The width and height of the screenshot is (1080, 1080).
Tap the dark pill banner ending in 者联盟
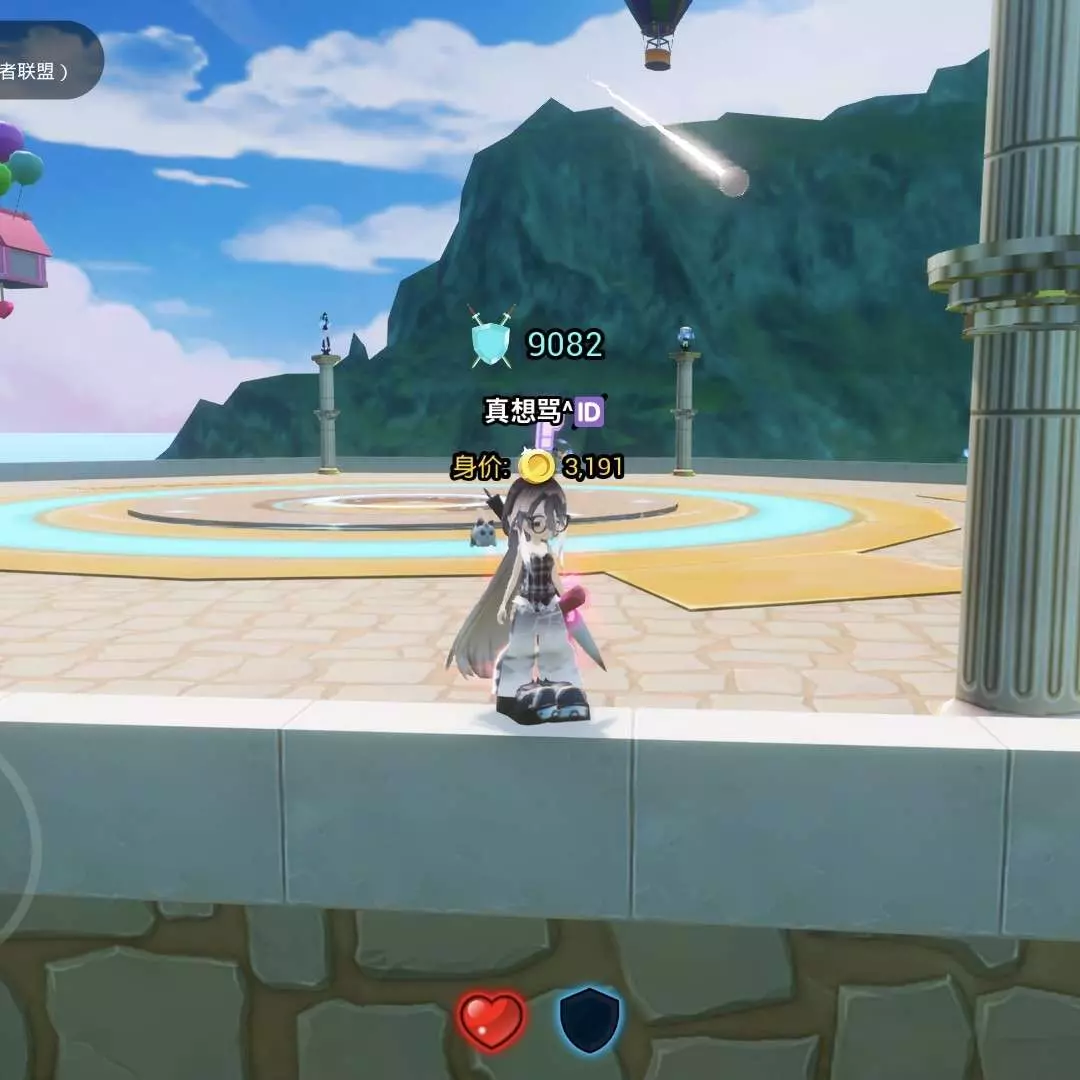tap(45, 62)
